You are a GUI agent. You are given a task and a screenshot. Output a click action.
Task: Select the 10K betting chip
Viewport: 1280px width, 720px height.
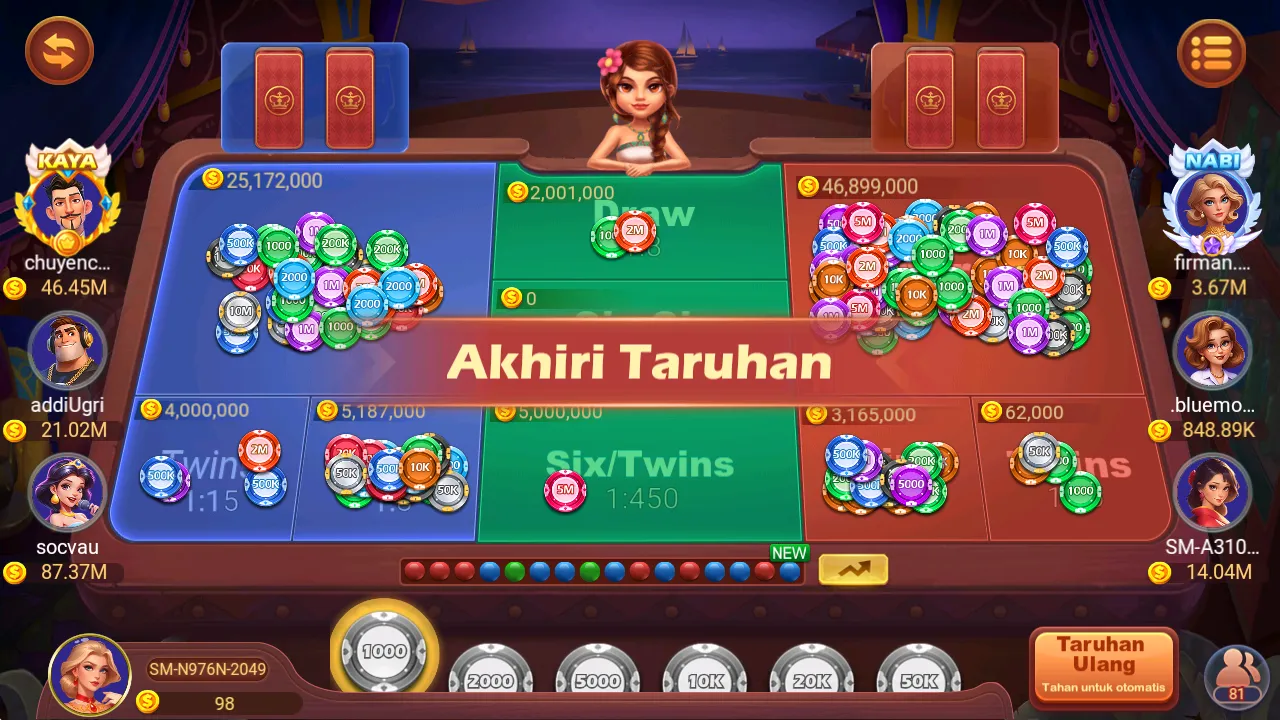point(704,681)
